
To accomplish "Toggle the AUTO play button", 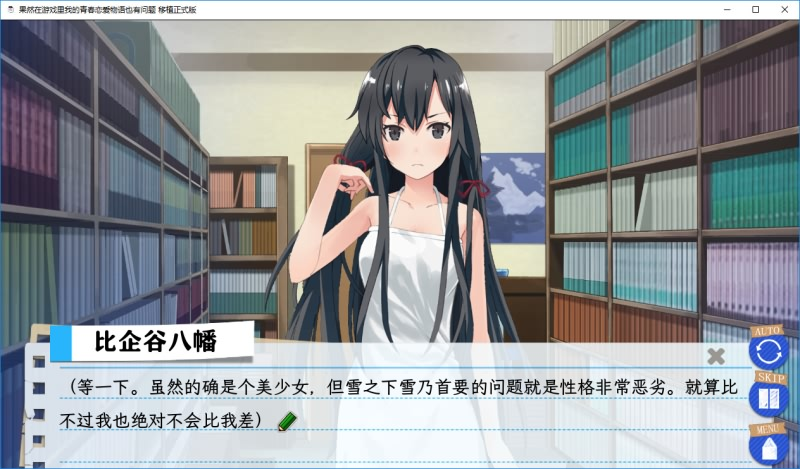I will point(769,351).
